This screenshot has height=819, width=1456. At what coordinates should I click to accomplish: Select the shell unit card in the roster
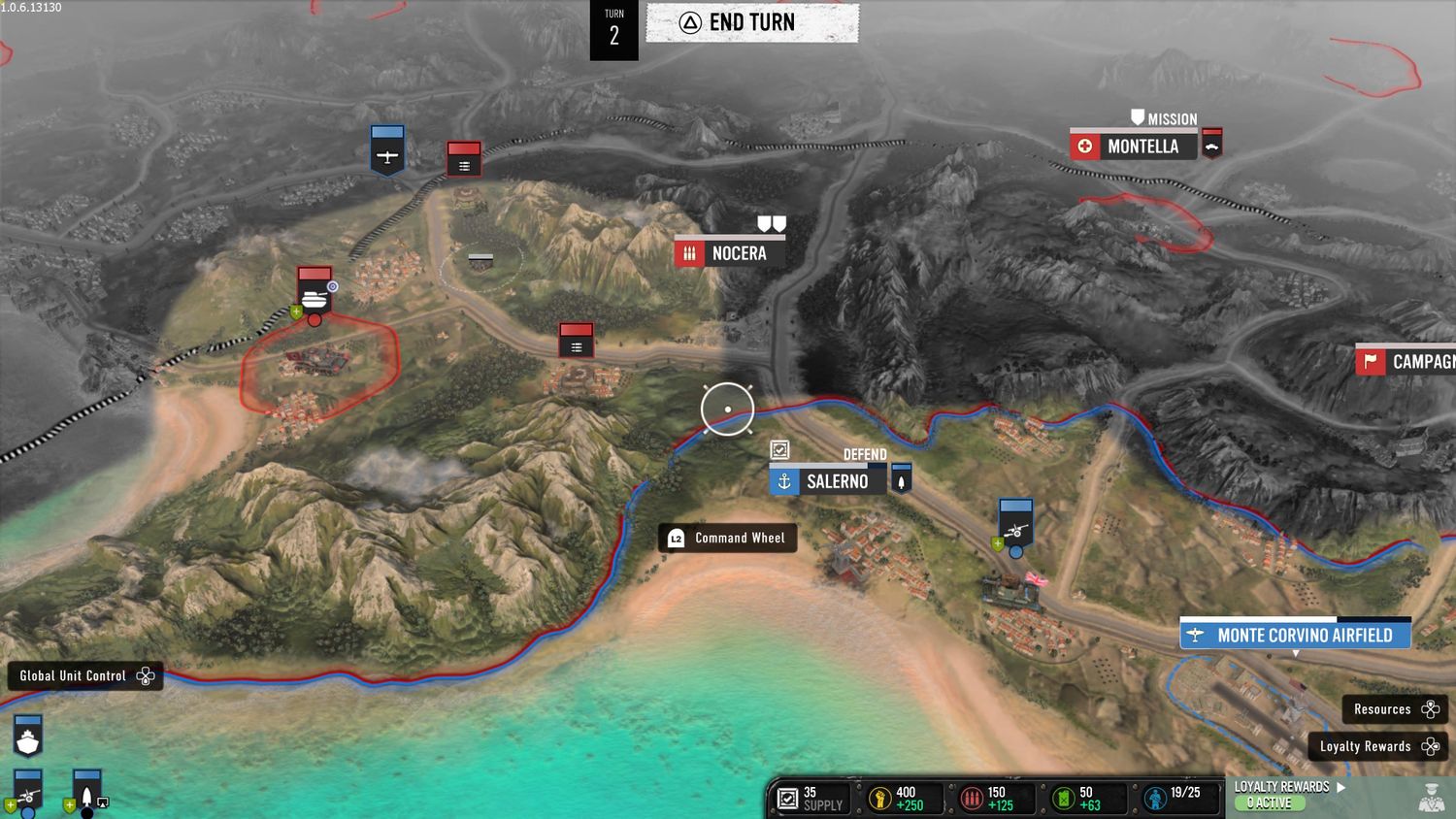[87, 791]
